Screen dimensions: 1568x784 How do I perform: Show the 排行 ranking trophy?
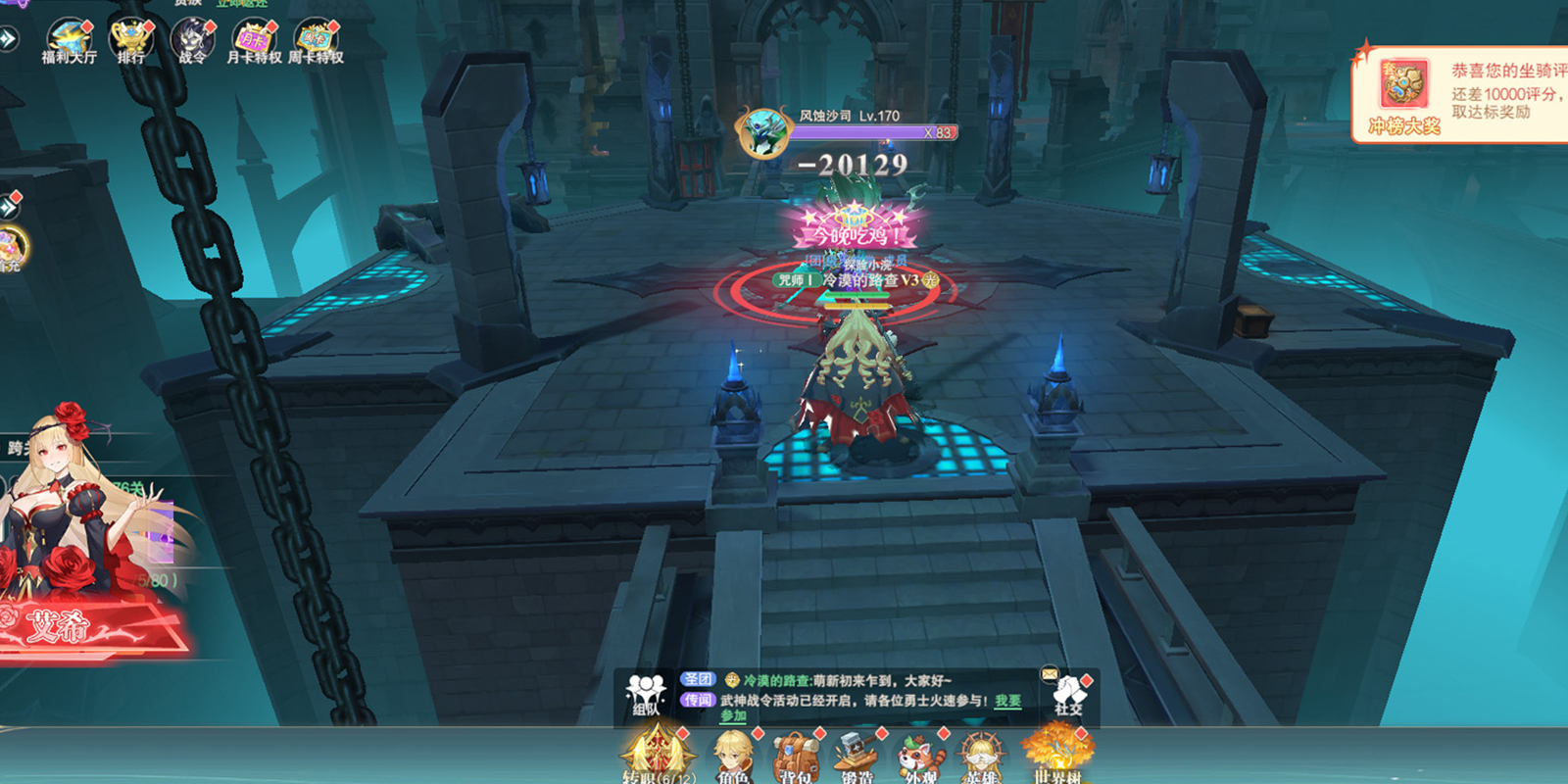point(130,42)
